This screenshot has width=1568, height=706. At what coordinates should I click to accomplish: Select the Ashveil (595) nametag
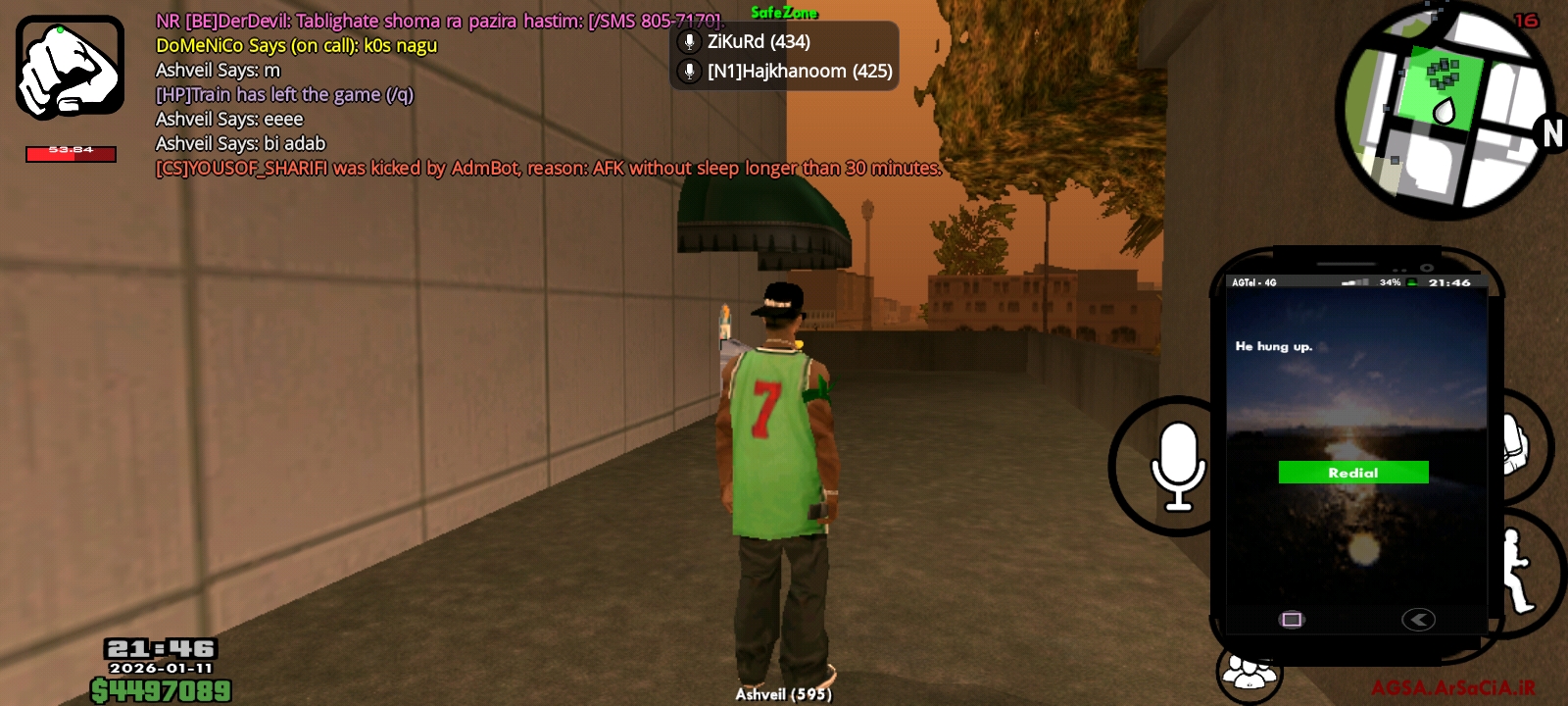[783, 694]
